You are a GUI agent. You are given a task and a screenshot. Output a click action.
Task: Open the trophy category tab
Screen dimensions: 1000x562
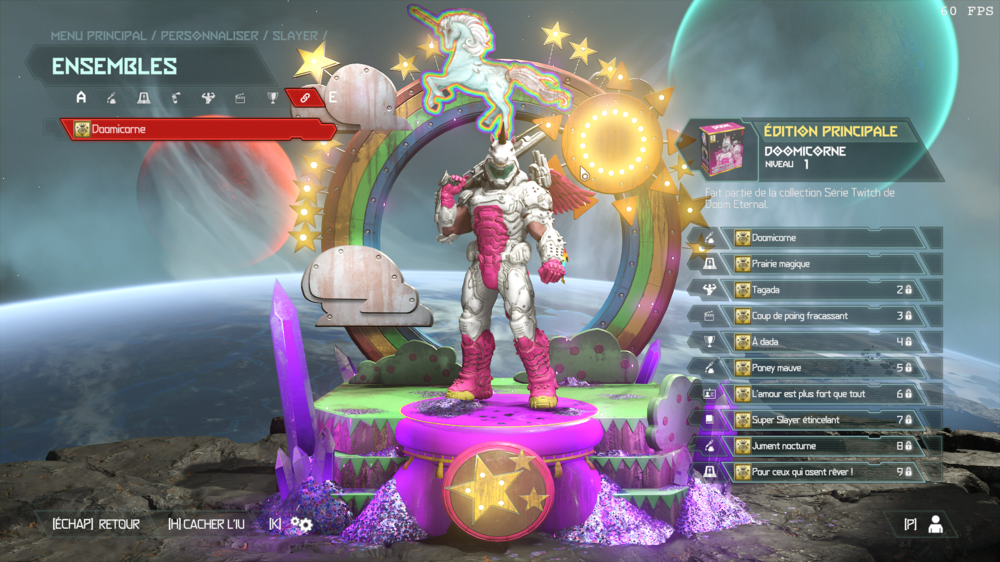click(x=272, y=98)
